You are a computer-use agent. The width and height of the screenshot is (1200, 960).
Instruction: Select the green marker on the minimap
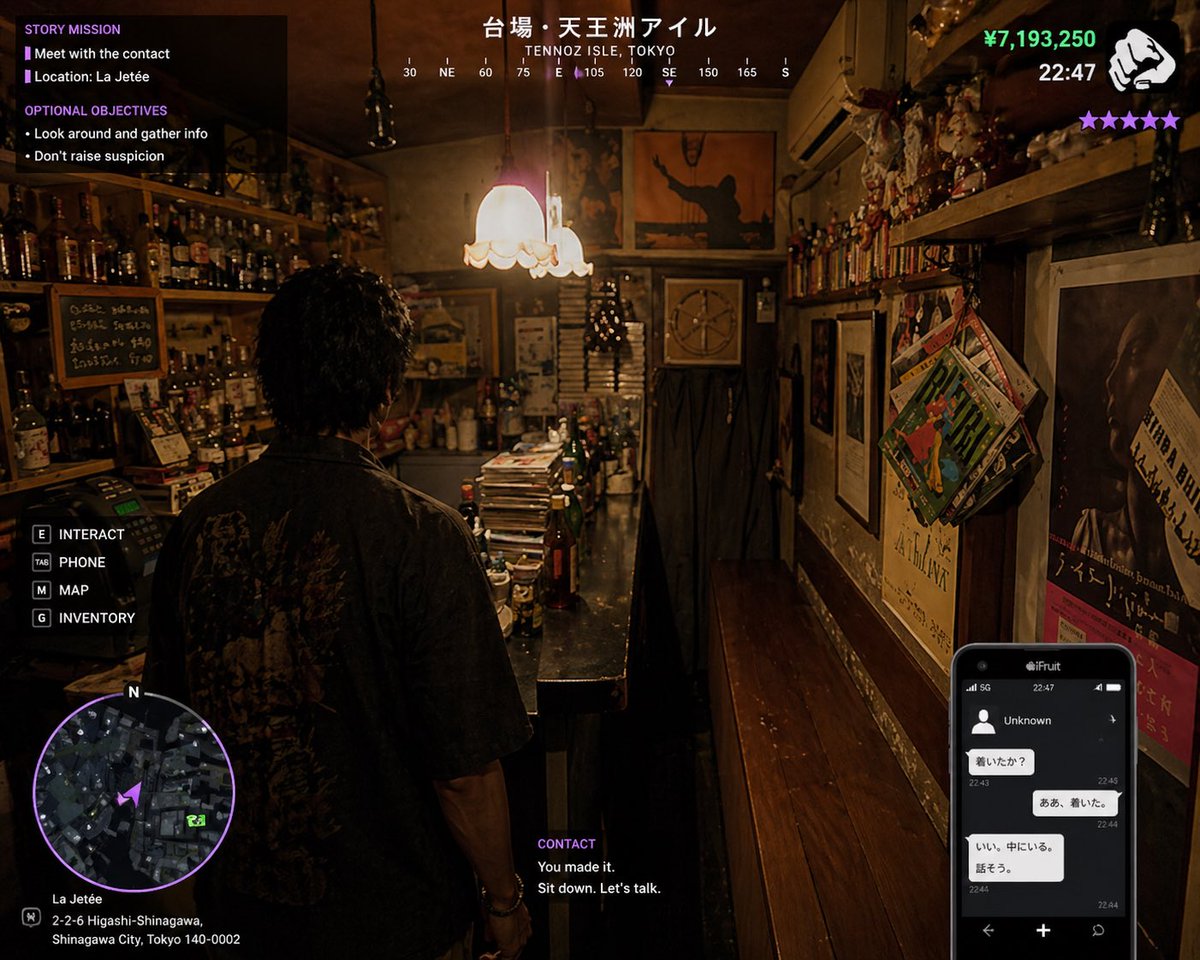196,820
